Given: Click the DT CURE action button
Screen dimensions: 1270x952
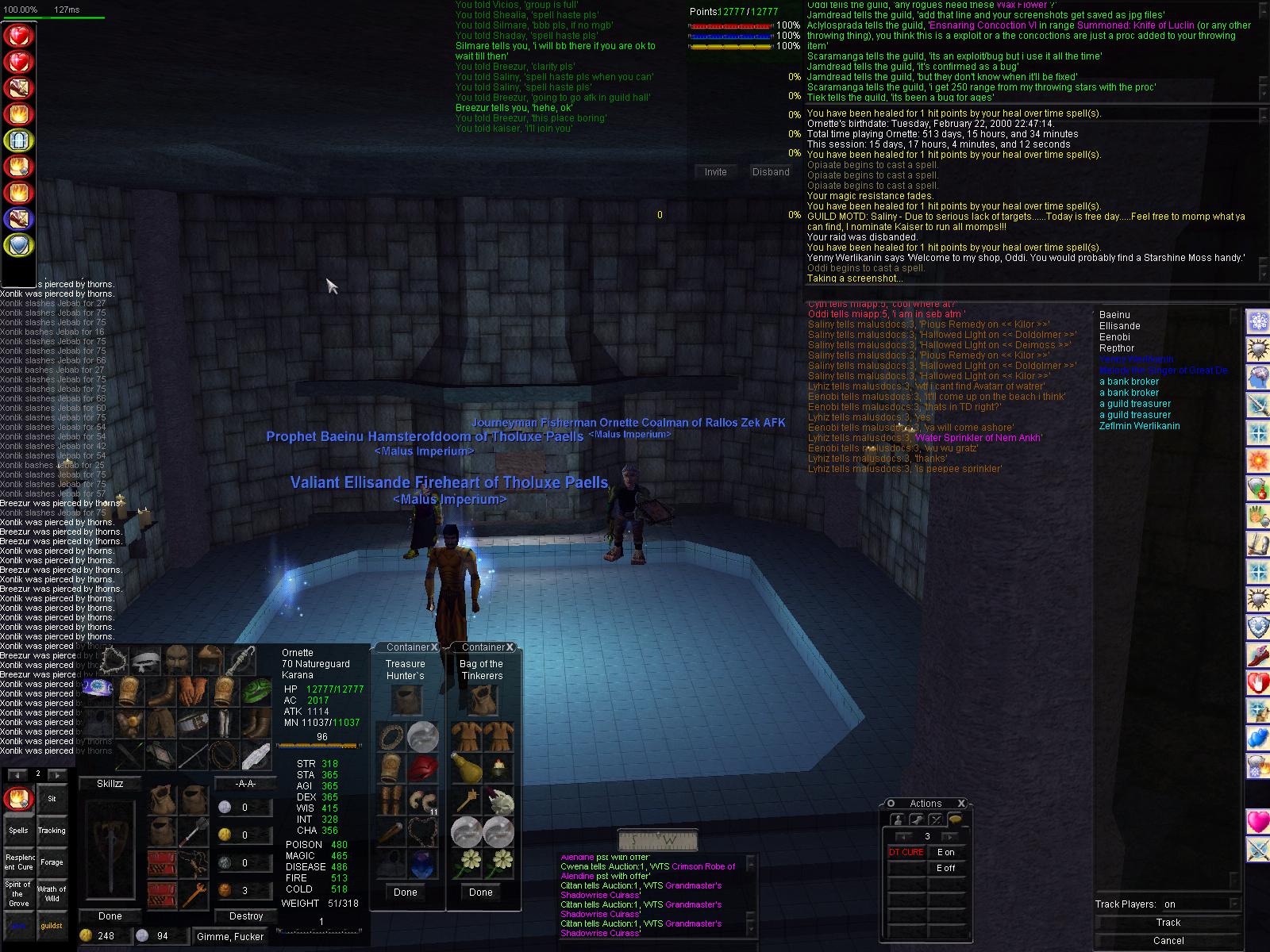Looking at the screenshot, I should 906,852.
